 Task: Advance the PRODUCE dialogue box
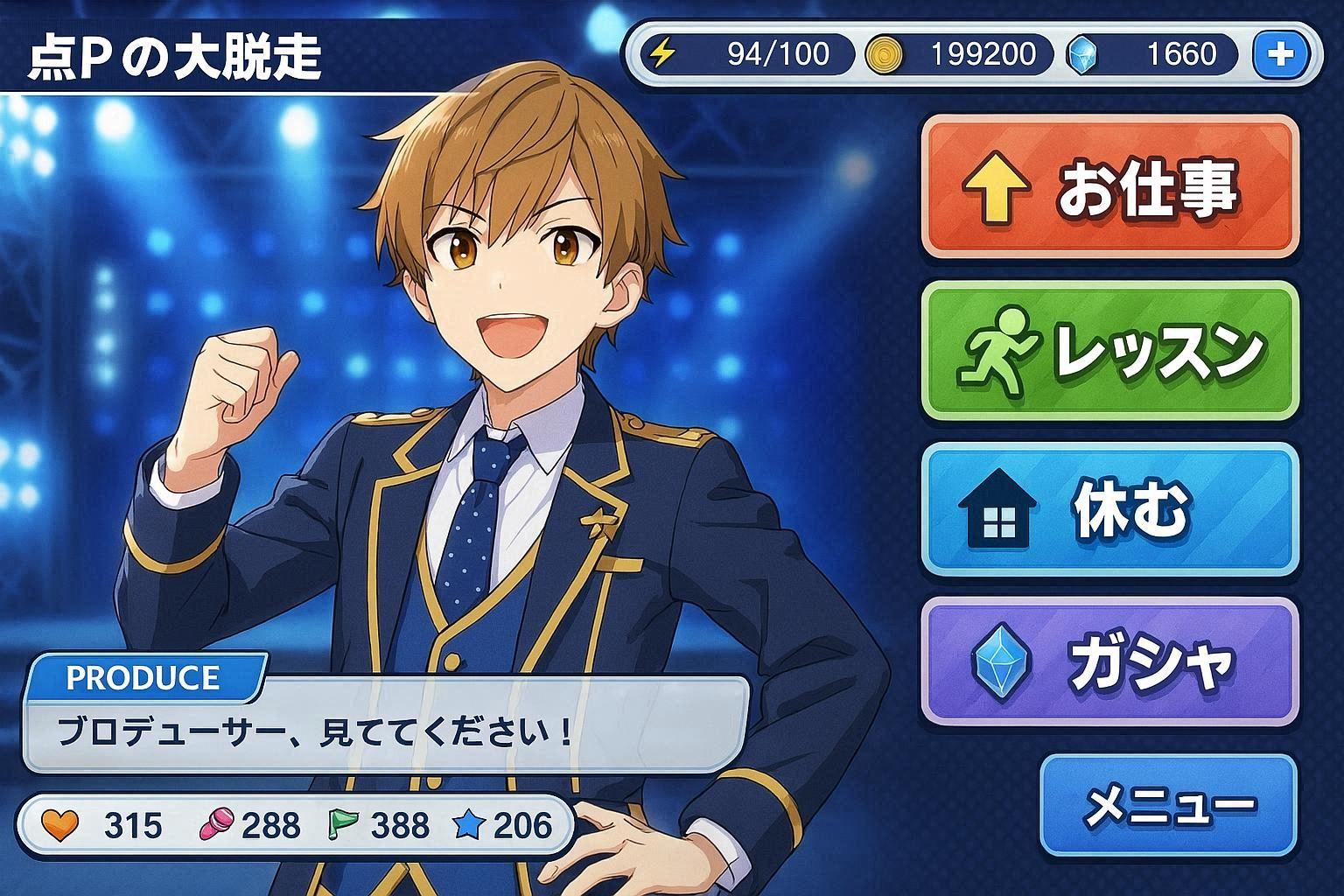click(385, 726)
